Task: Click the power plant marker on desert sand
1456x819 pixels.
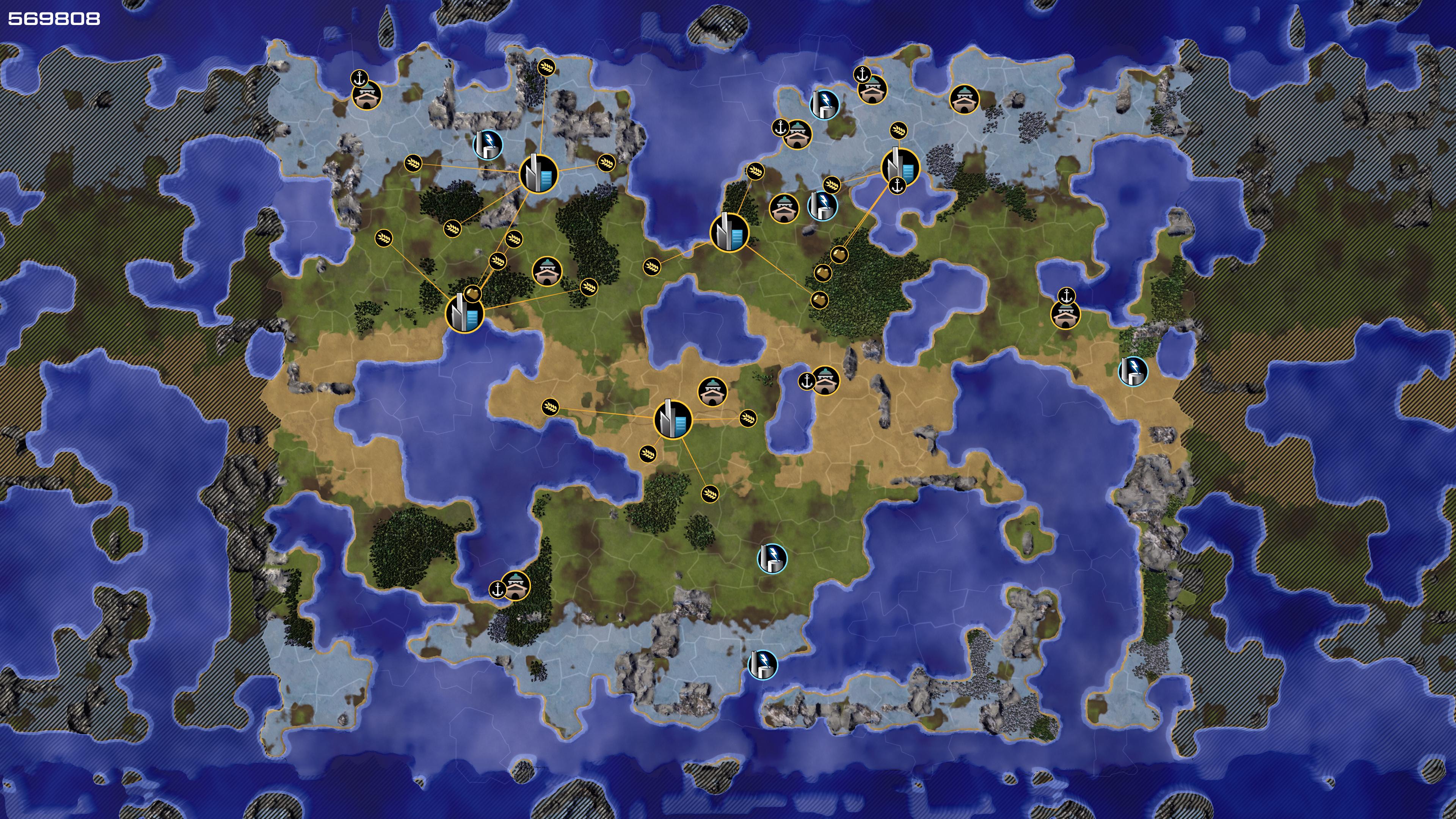Action: [x=1133, y=371]
